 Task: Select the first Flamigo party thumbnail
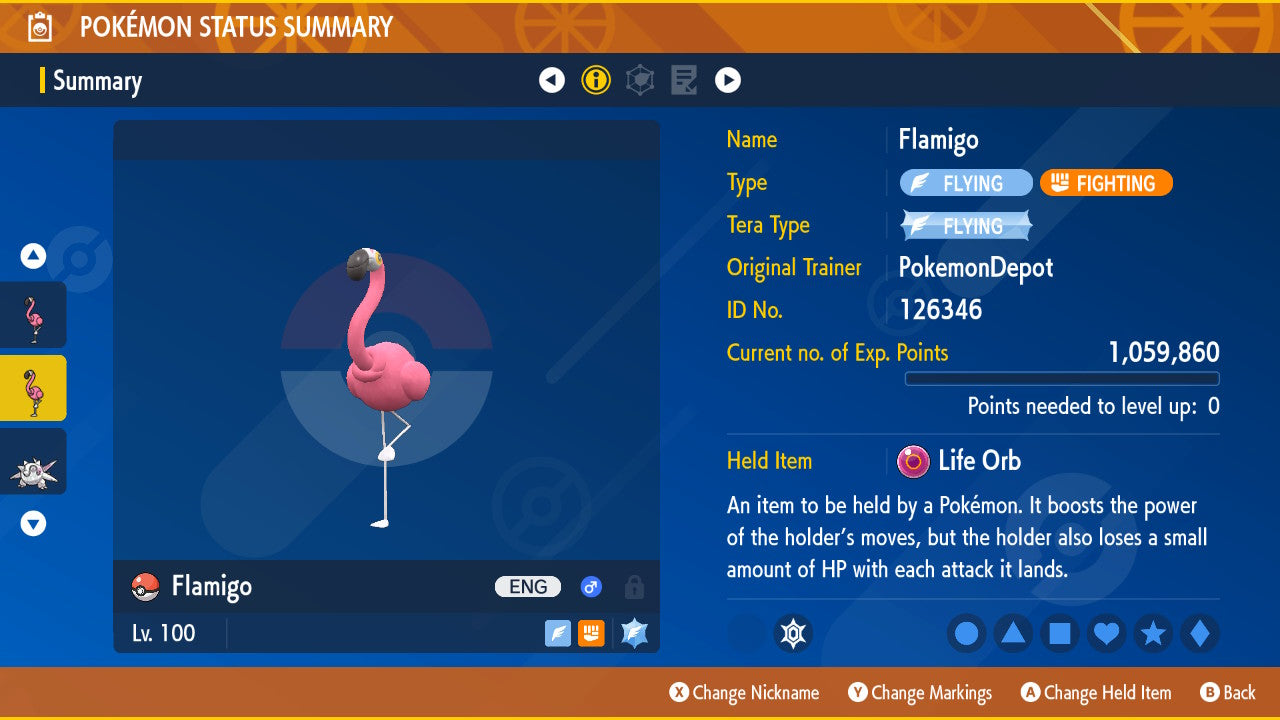(x=34, y=315)
